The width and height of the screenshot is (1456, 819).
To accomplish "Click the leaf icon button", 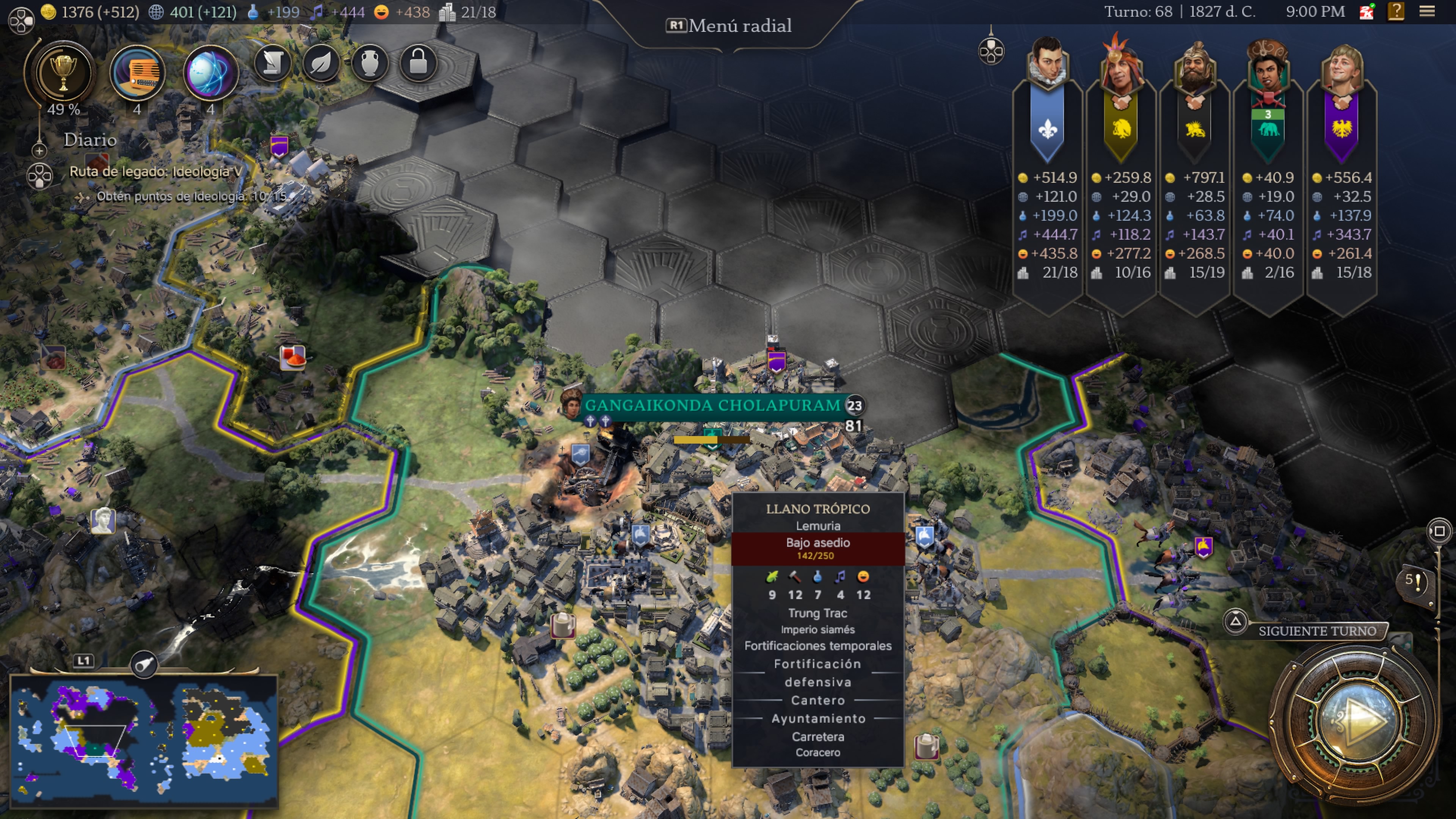I will (x=321, y=63).
